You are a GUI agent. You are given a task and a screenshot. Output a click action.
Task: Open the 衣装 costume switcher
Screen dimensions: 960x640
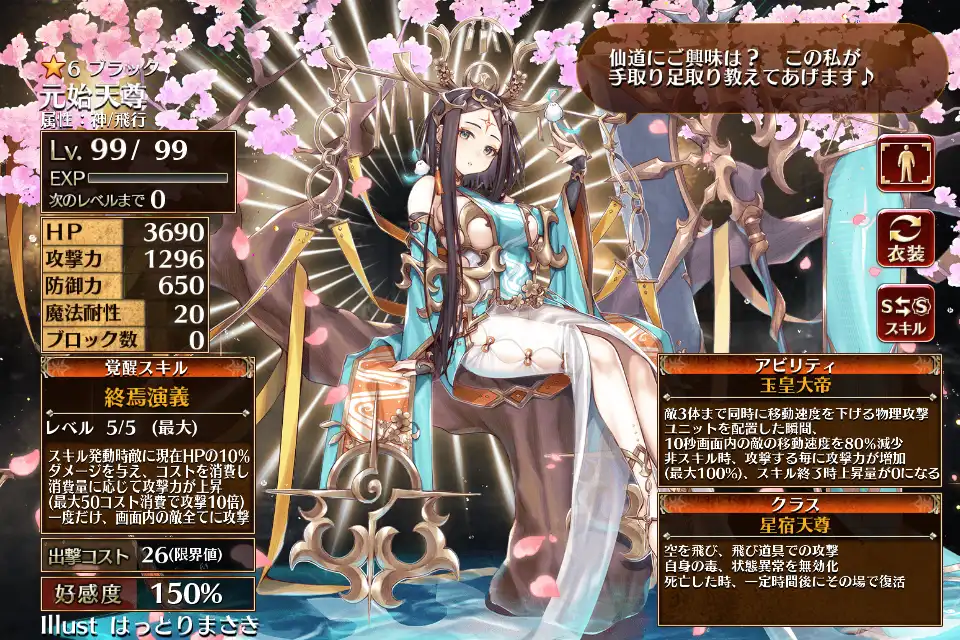[x=905, y=239]
